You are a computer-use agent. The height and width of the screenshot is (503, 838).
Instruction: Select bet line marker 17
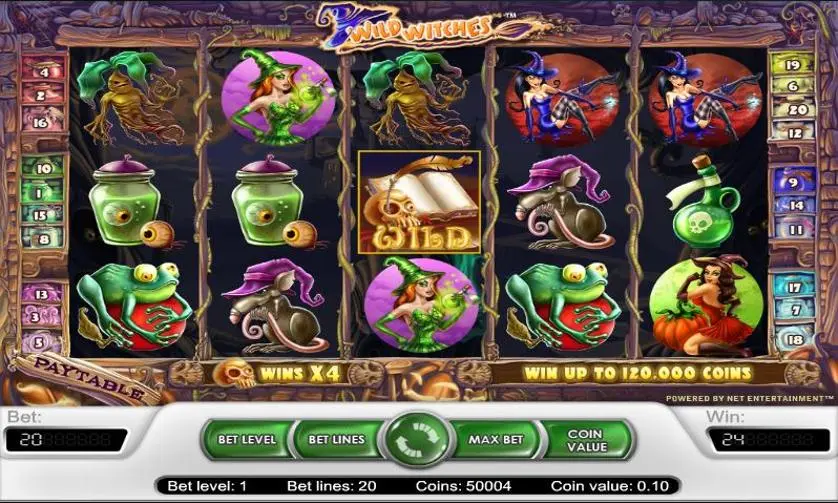794,288
